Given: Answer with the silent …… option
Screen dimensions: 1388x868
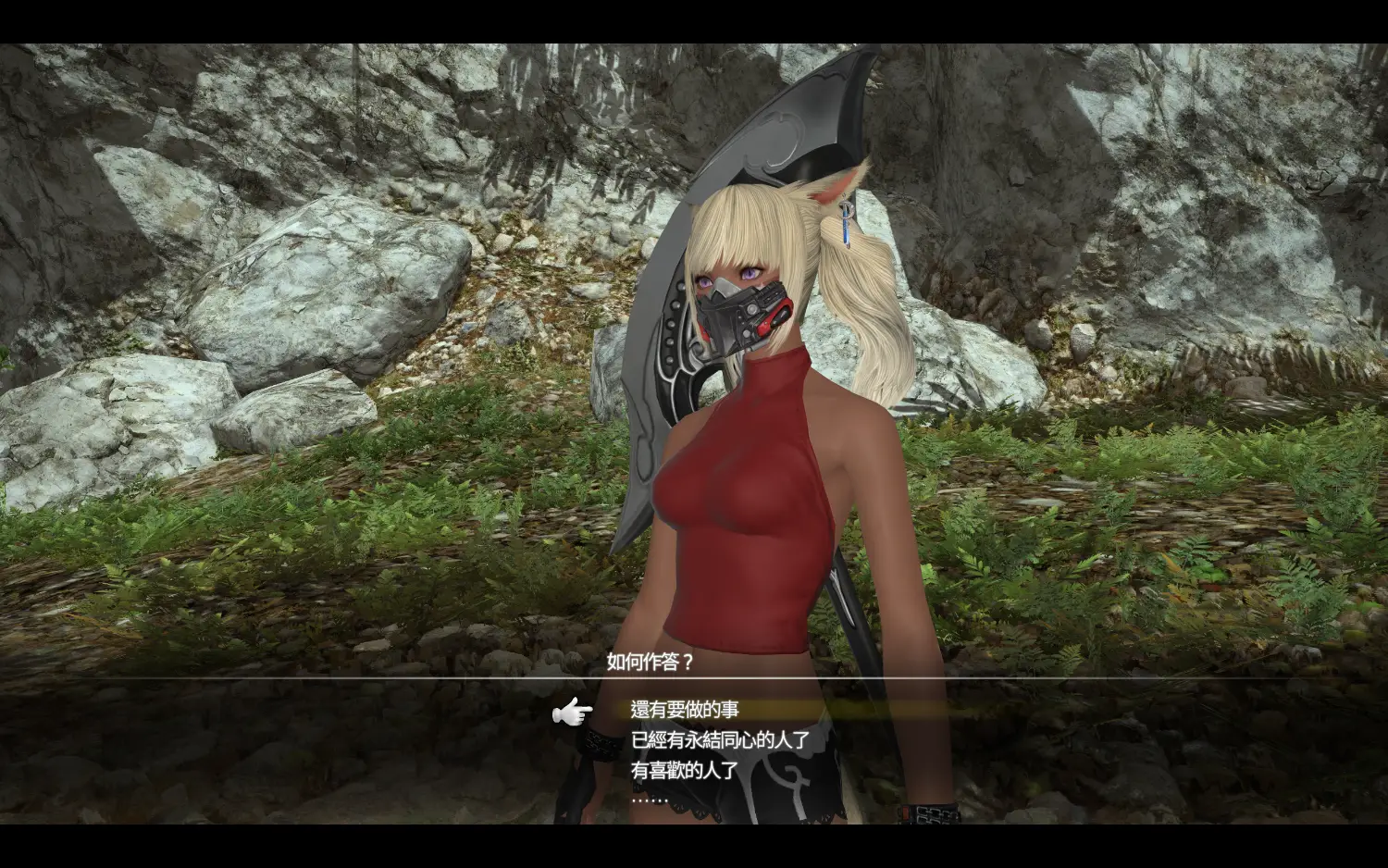Looking at the screenshot, I should (x=650, y=798).
